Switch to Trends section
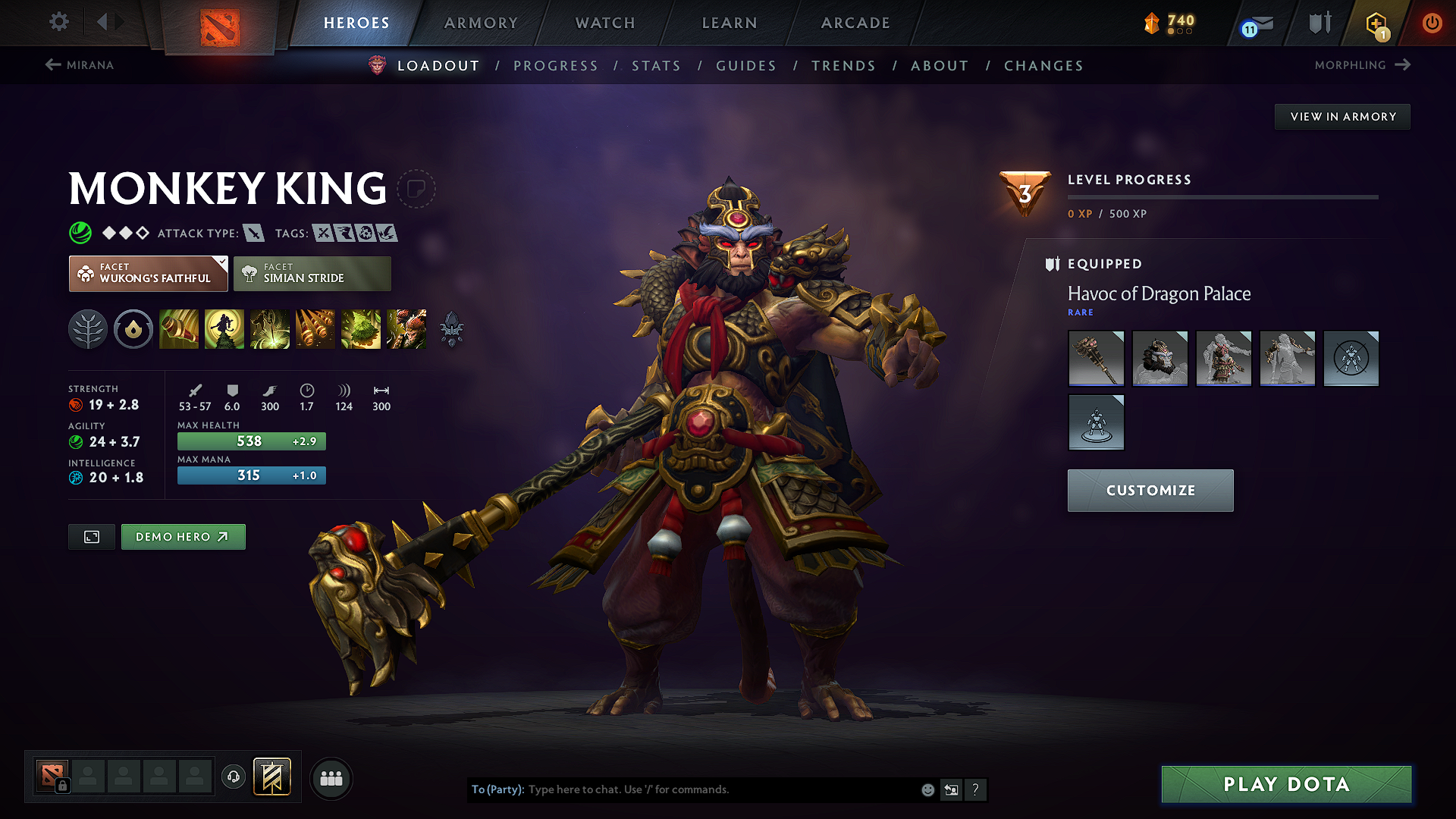 coord(843,66)
